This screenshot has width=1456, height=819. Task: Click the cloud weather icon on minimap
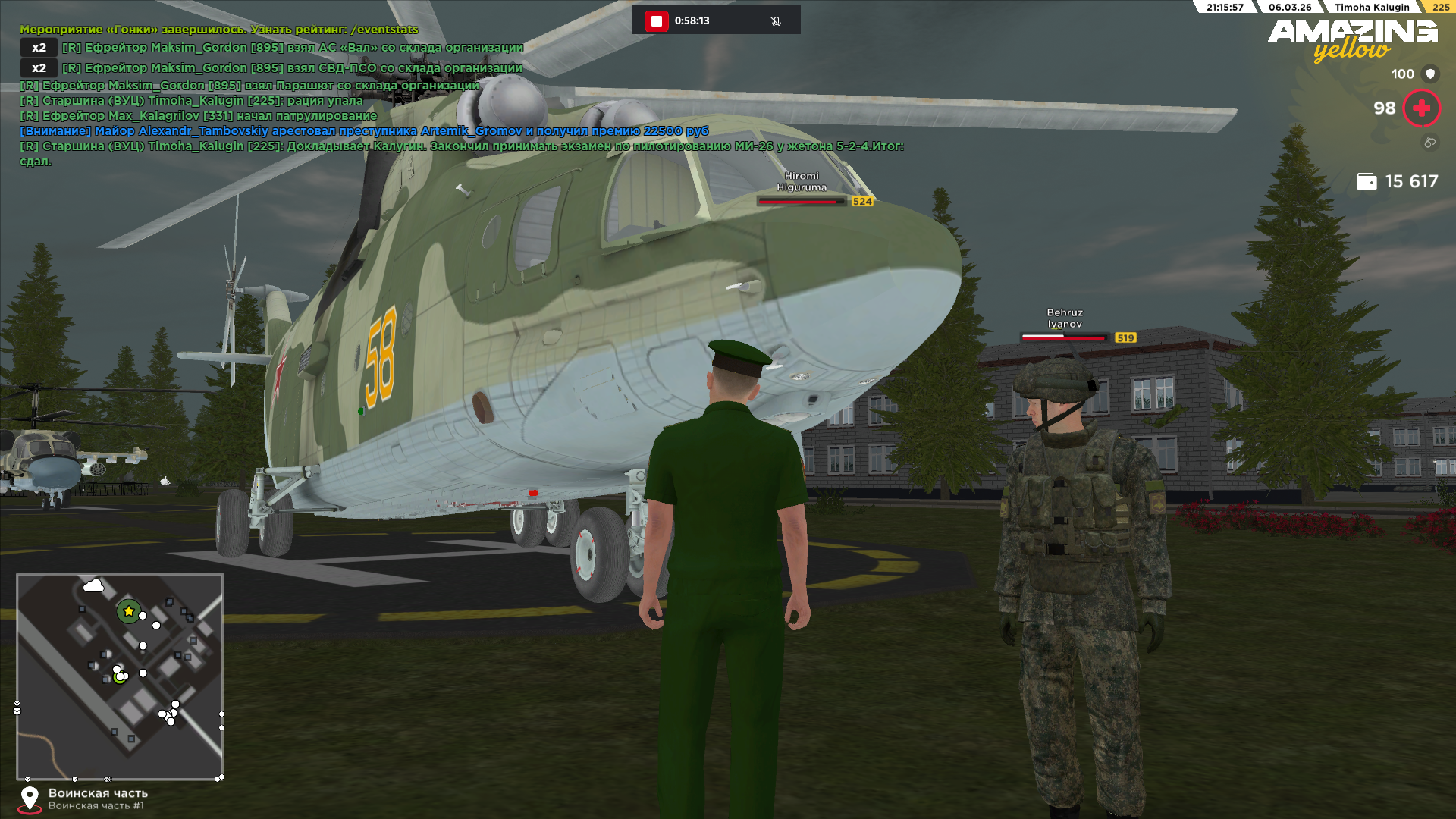tap(93, 585)
